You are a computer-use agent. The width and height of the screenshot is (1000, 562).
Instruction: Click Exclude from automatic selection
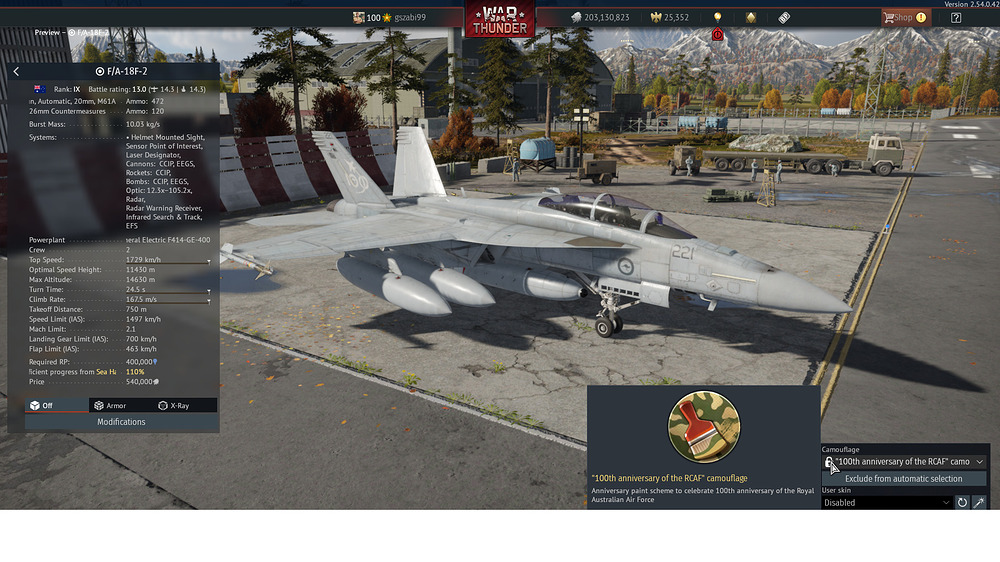(x=904, y=479)
